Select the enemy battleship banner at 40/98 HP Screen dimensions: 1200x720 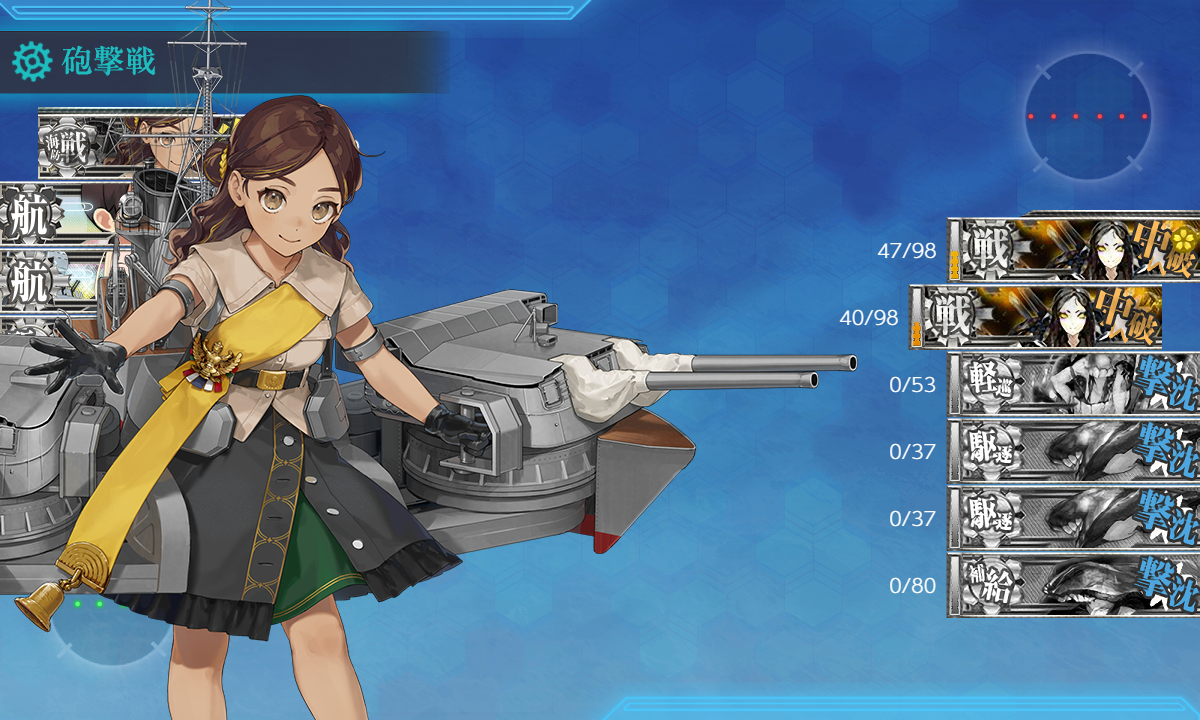(1036, 317)
